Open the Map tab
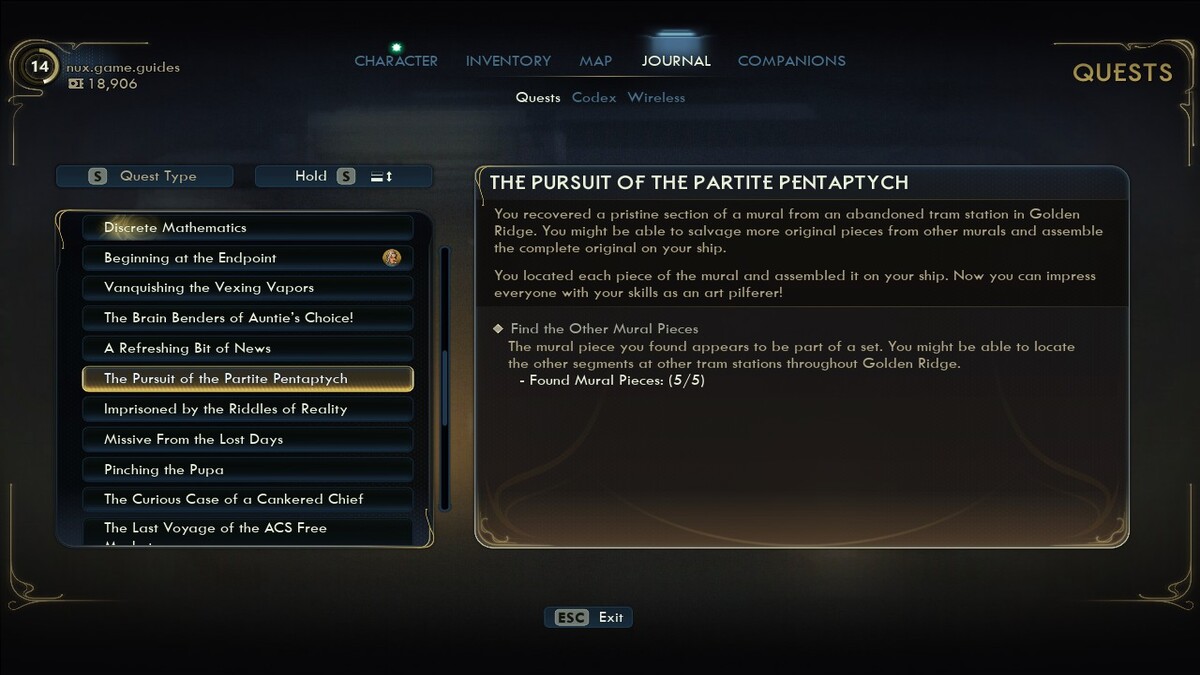Viewport: 1200px width, 675px height. [x=595, y=61]
